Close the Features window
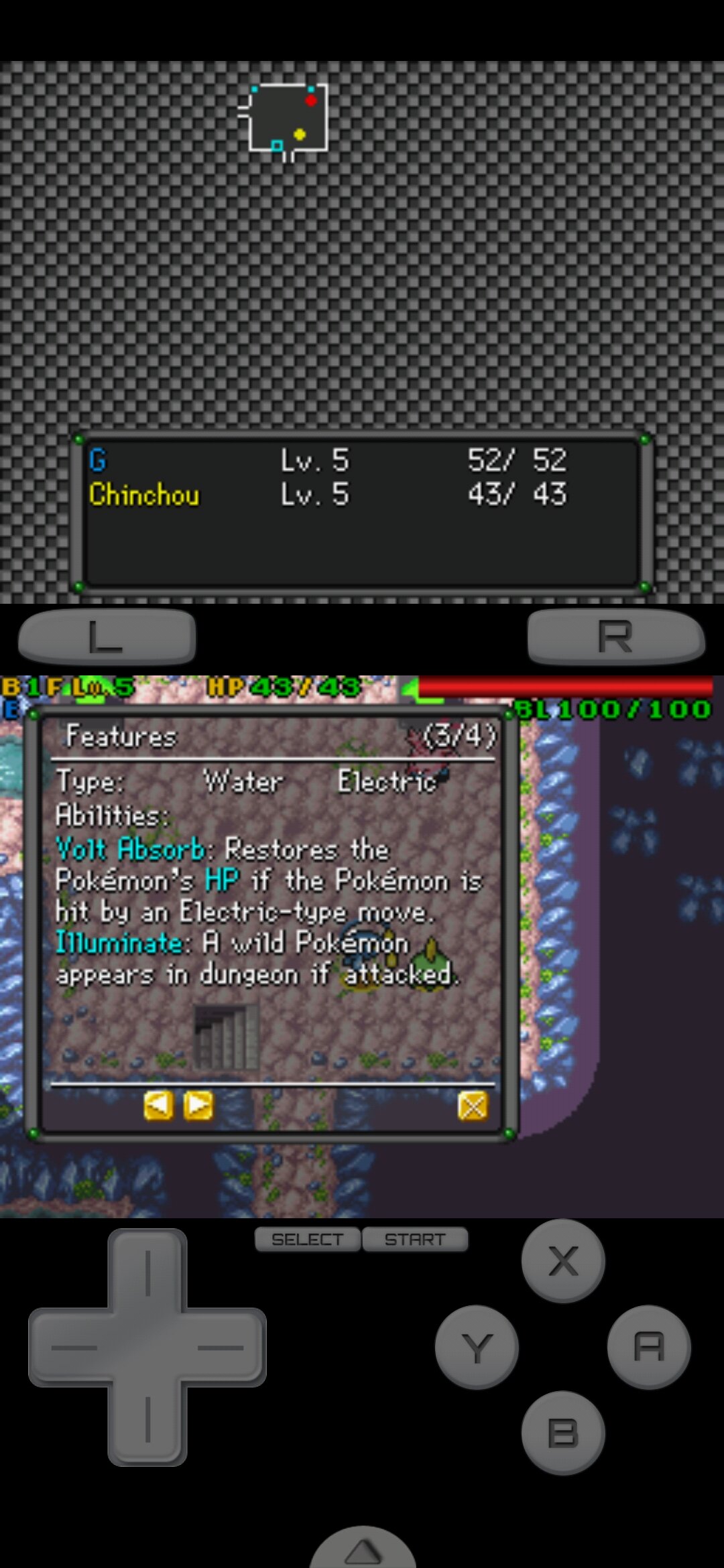This screenshot has height=1568, width=724. pyautogui.click(x=473, y=1106)
